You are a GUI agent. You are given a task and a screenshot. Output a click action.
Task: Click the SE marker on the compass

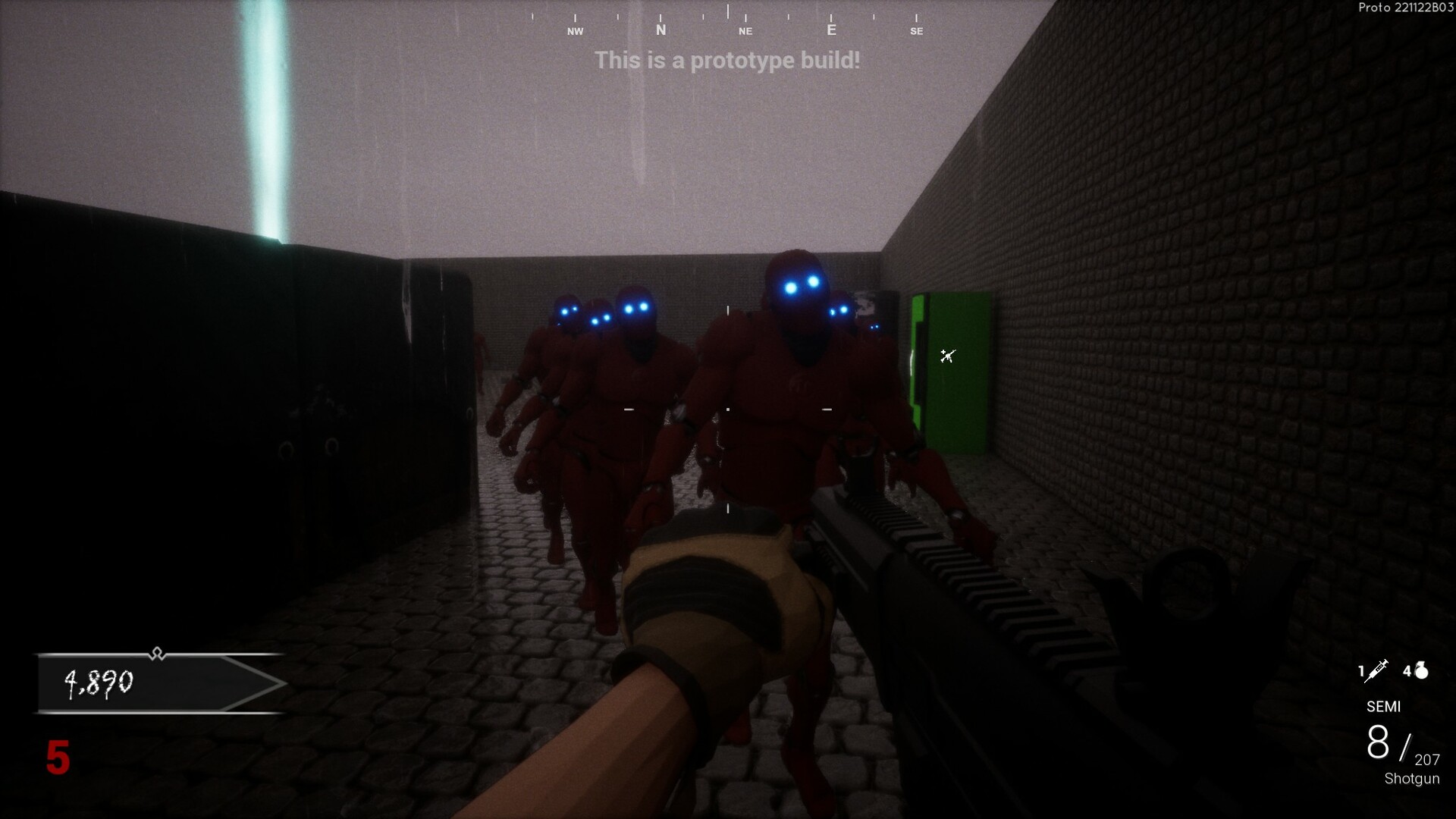click(x=918, y=31)
